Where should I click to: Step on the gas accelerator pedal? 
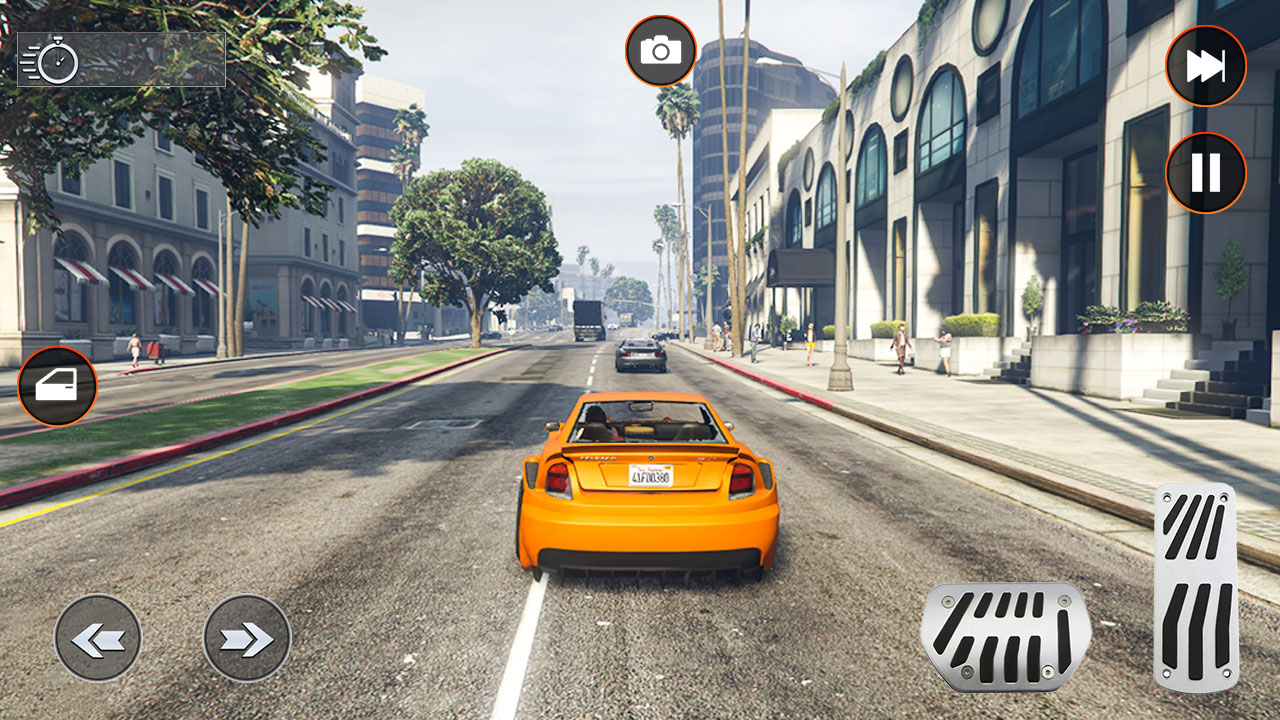click(1195, 586)
